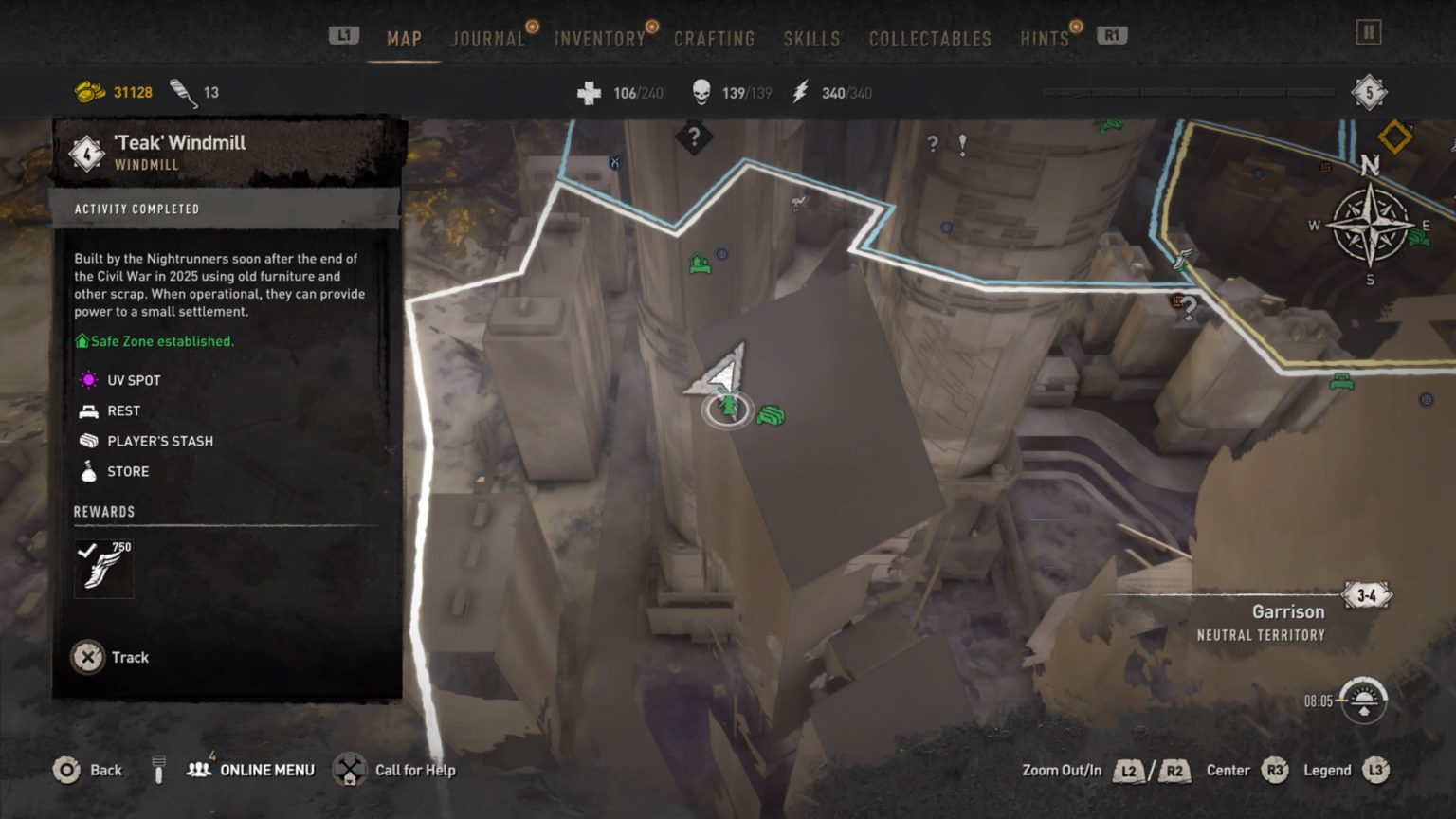The width and height of the screenshot is (1456, 819).
Task: Click the UV Spot facility icon
Action: (x=88, y=380)
